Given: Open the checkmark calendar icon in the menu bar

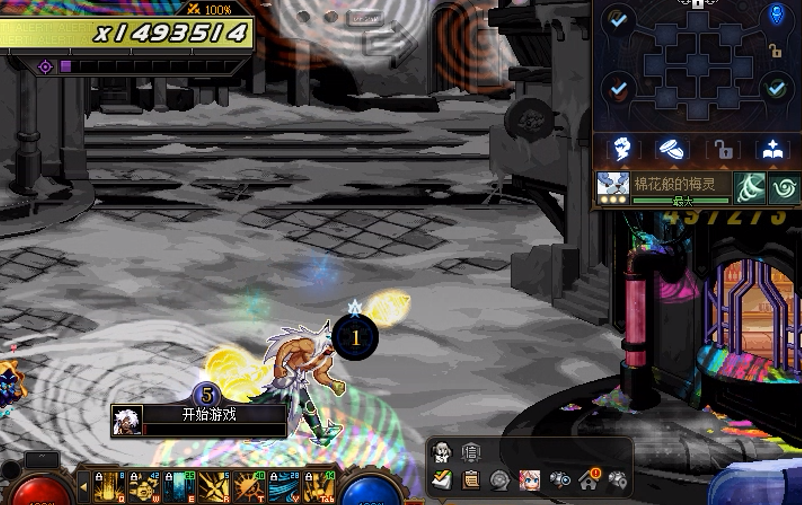Looking at the screenshot, I should (x=441, y=479).
